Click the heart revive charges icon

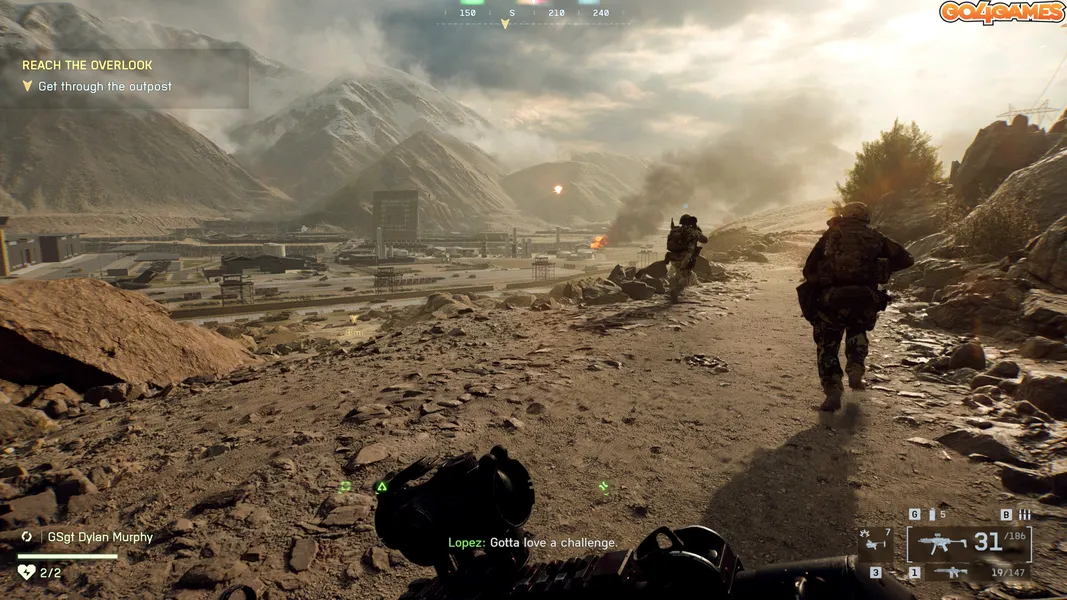[x=26, y=572]
